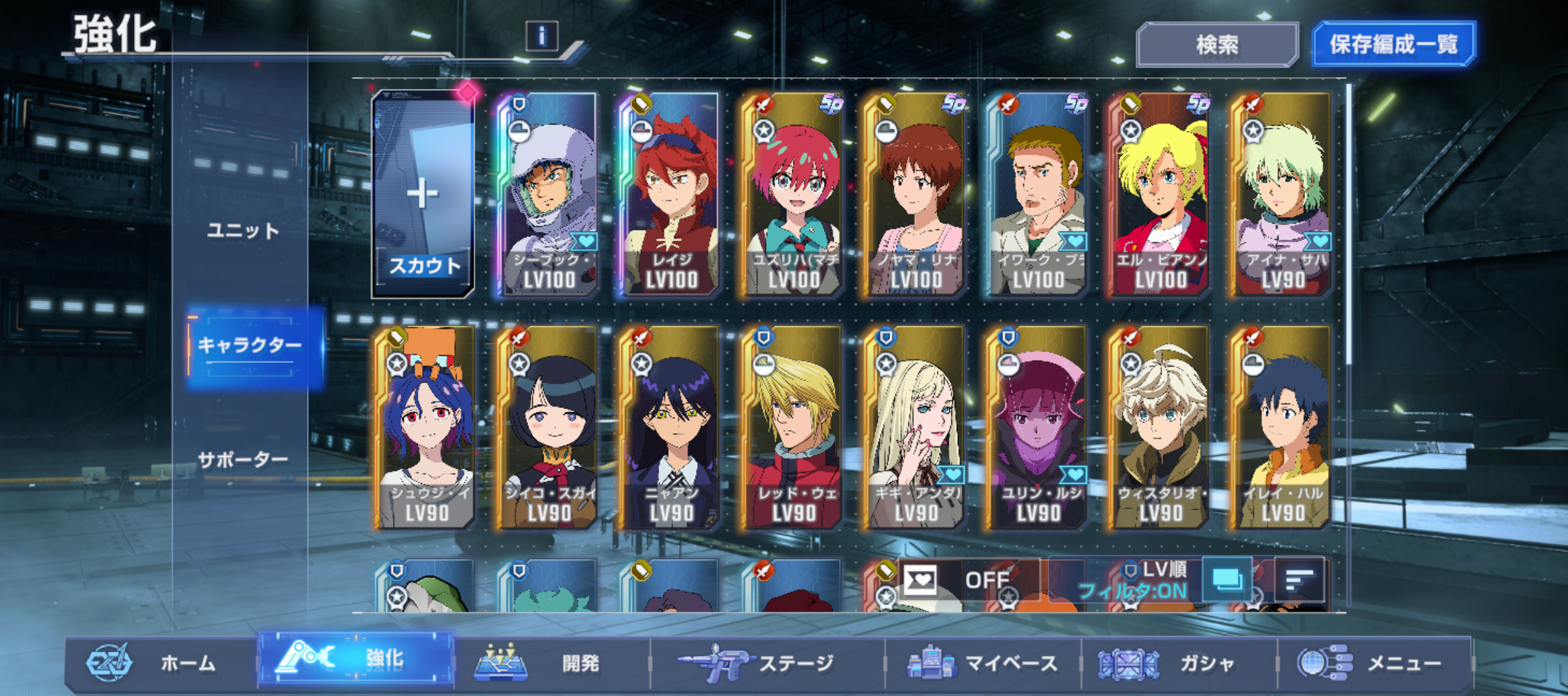Viewport: 1568px width, 696px height.
Task: Pick the ニャアン LV90 character card
Action: coord(671,427)
